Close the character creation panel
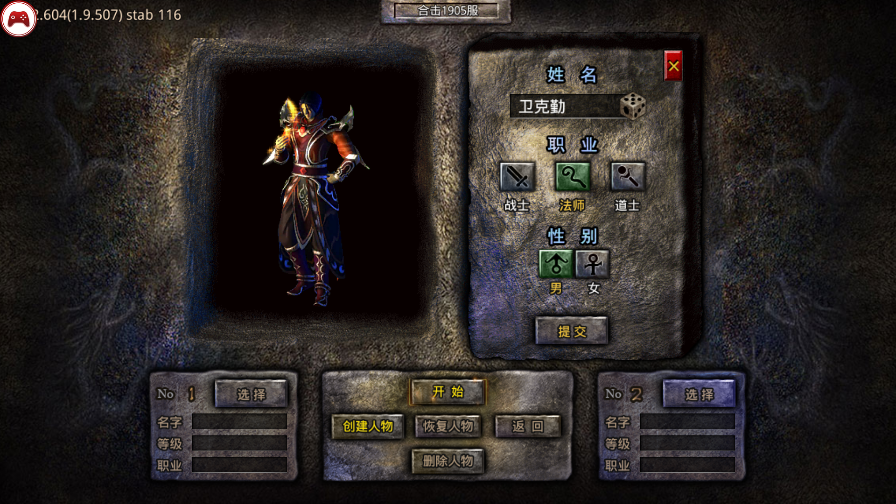 pyautogui.click(x=673, y=66)
